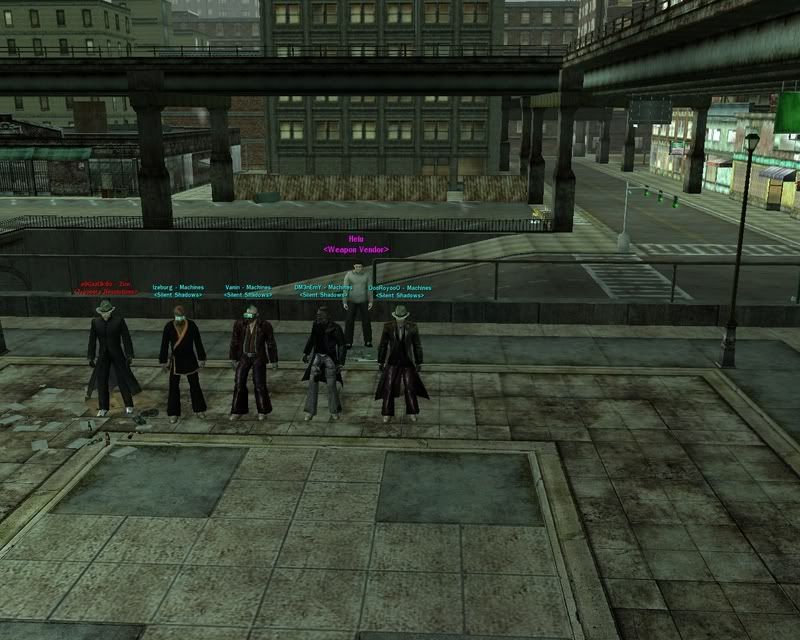
Task: Choose the Vanin player nameplate
Action: 248,291
